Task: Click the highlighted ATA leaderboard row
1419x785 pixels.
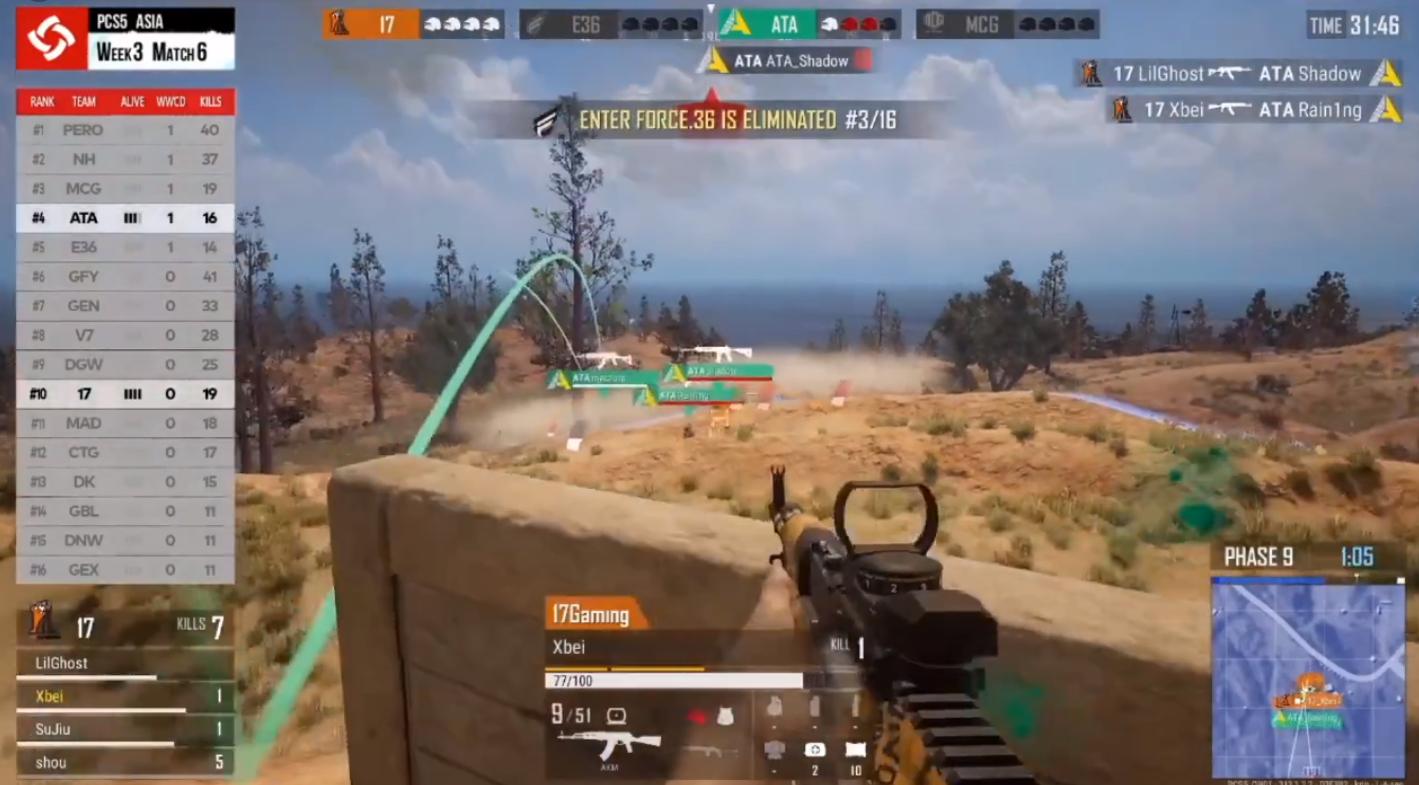Action: tap(125, 218)
